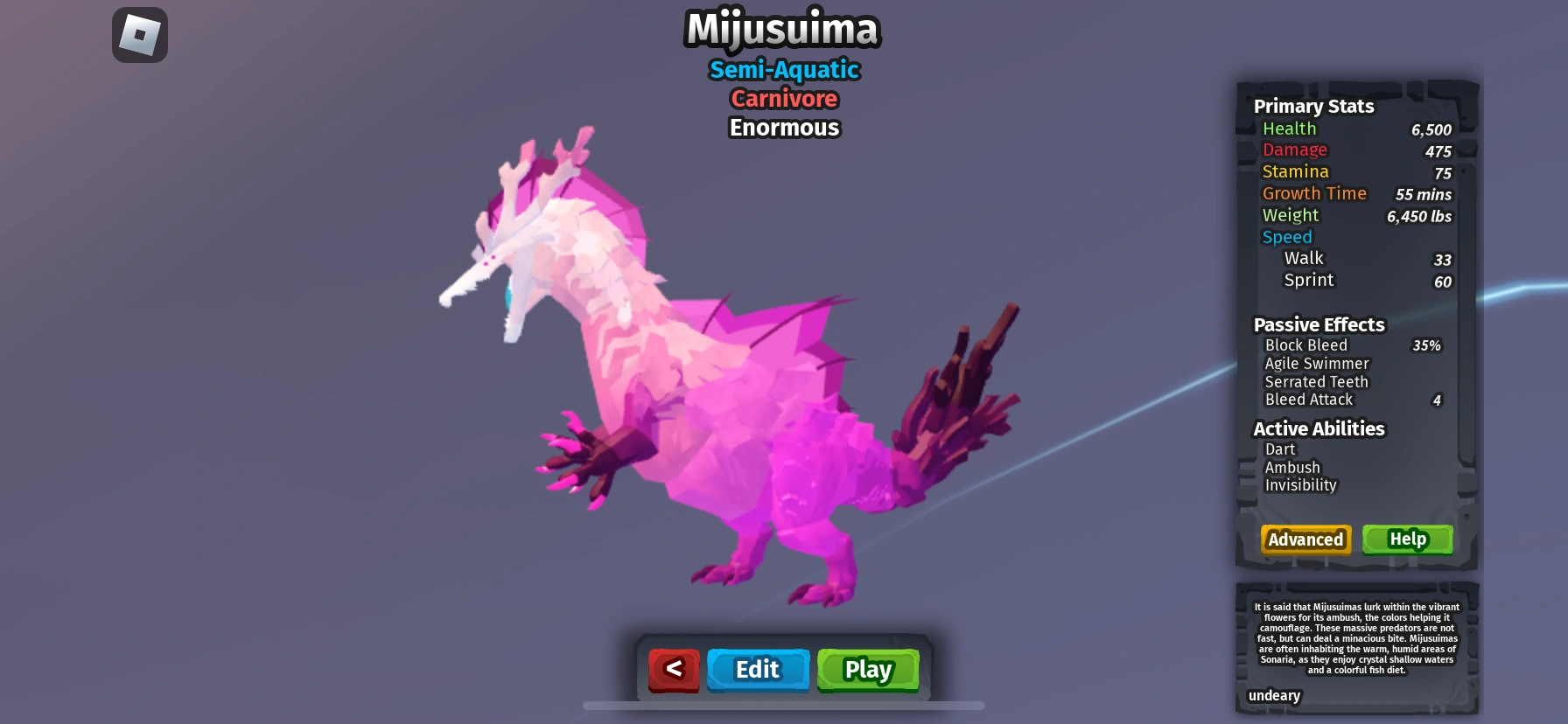Click the Damage value 475
The width and height of the screenshot is (1568, 724).
1440,151
